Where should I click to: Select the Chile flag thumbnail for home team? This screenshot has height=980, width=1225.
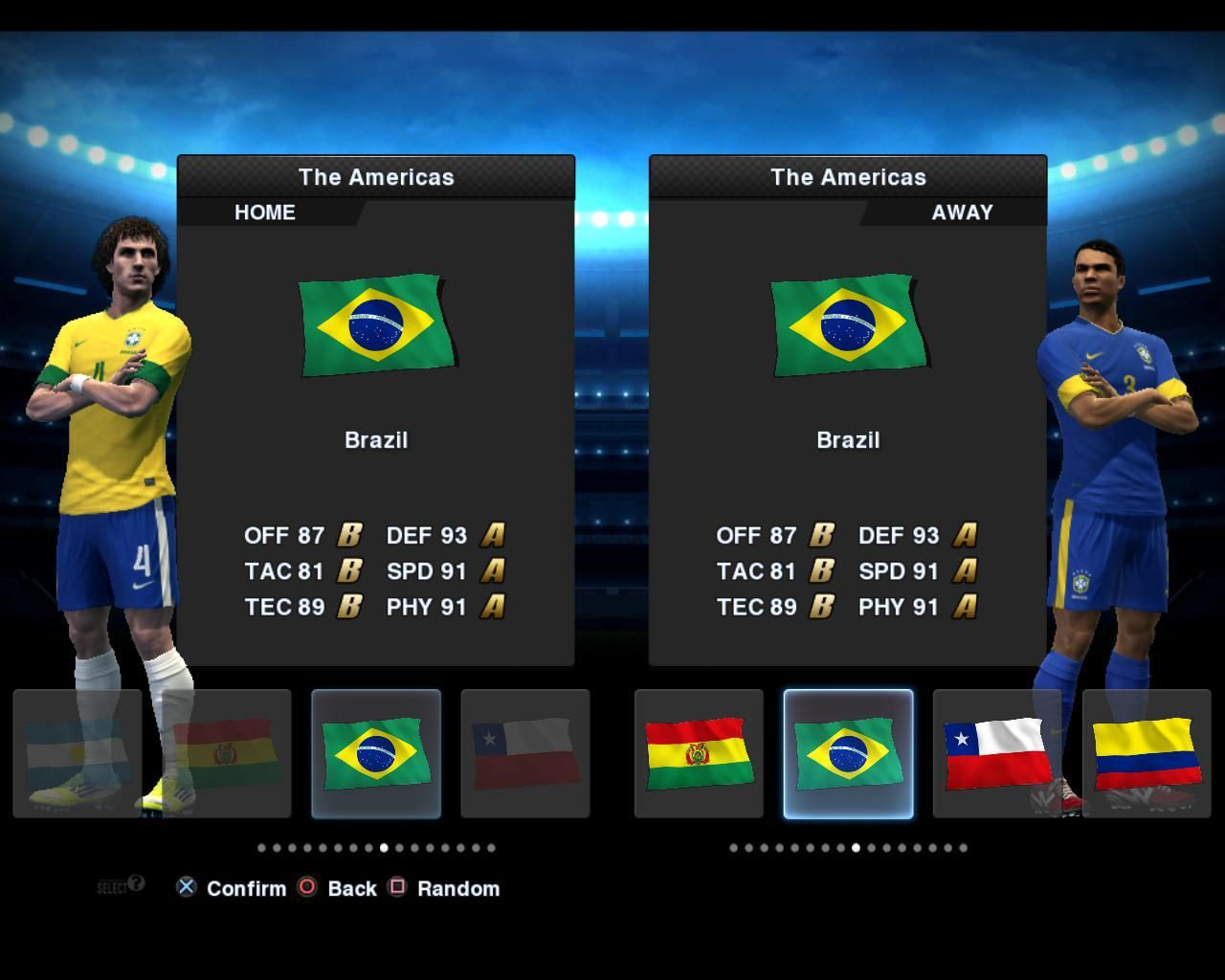tap(526, 751)
